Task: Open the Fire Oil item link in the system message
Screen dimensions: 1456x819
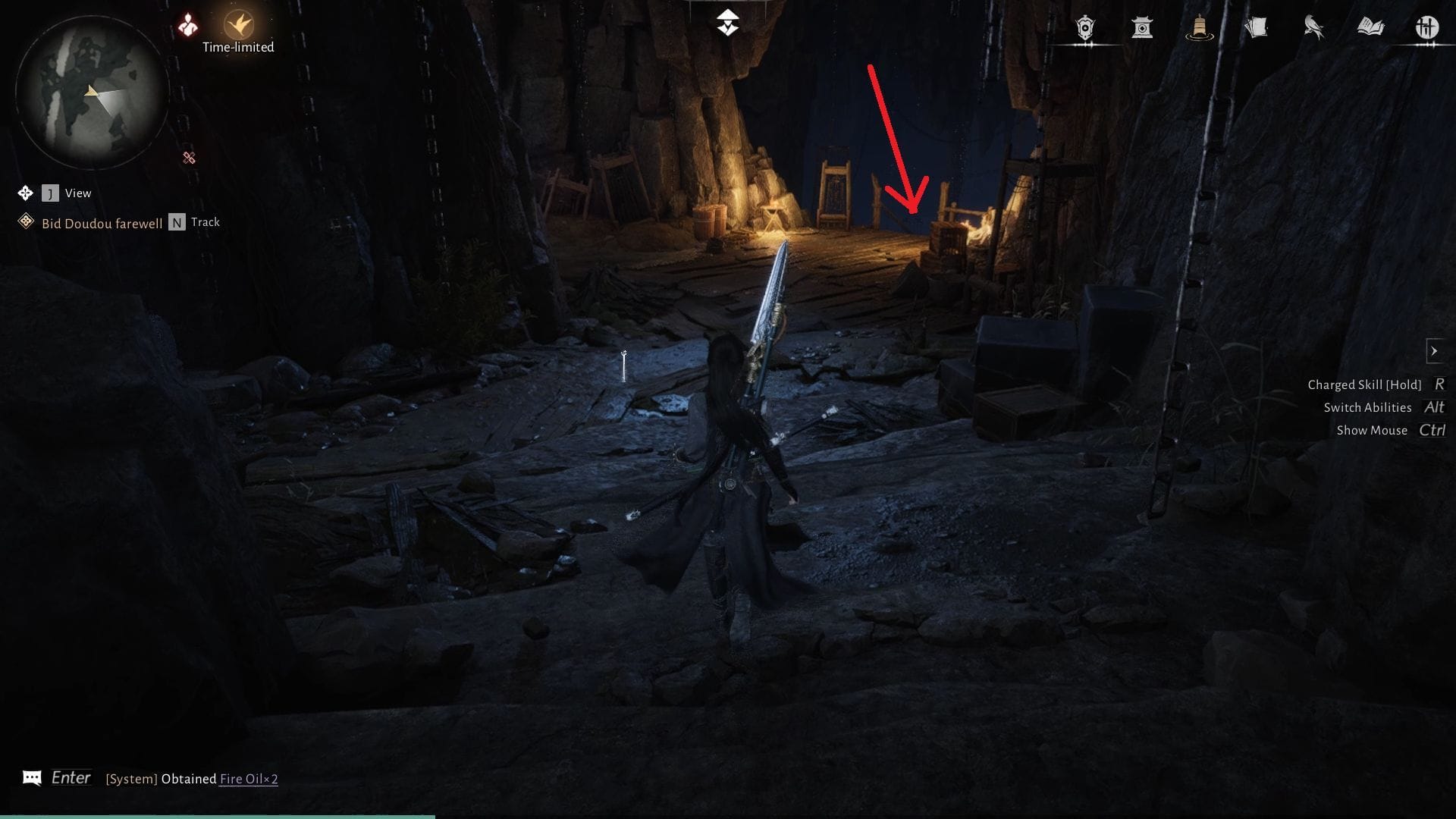Action: point(246,778)
